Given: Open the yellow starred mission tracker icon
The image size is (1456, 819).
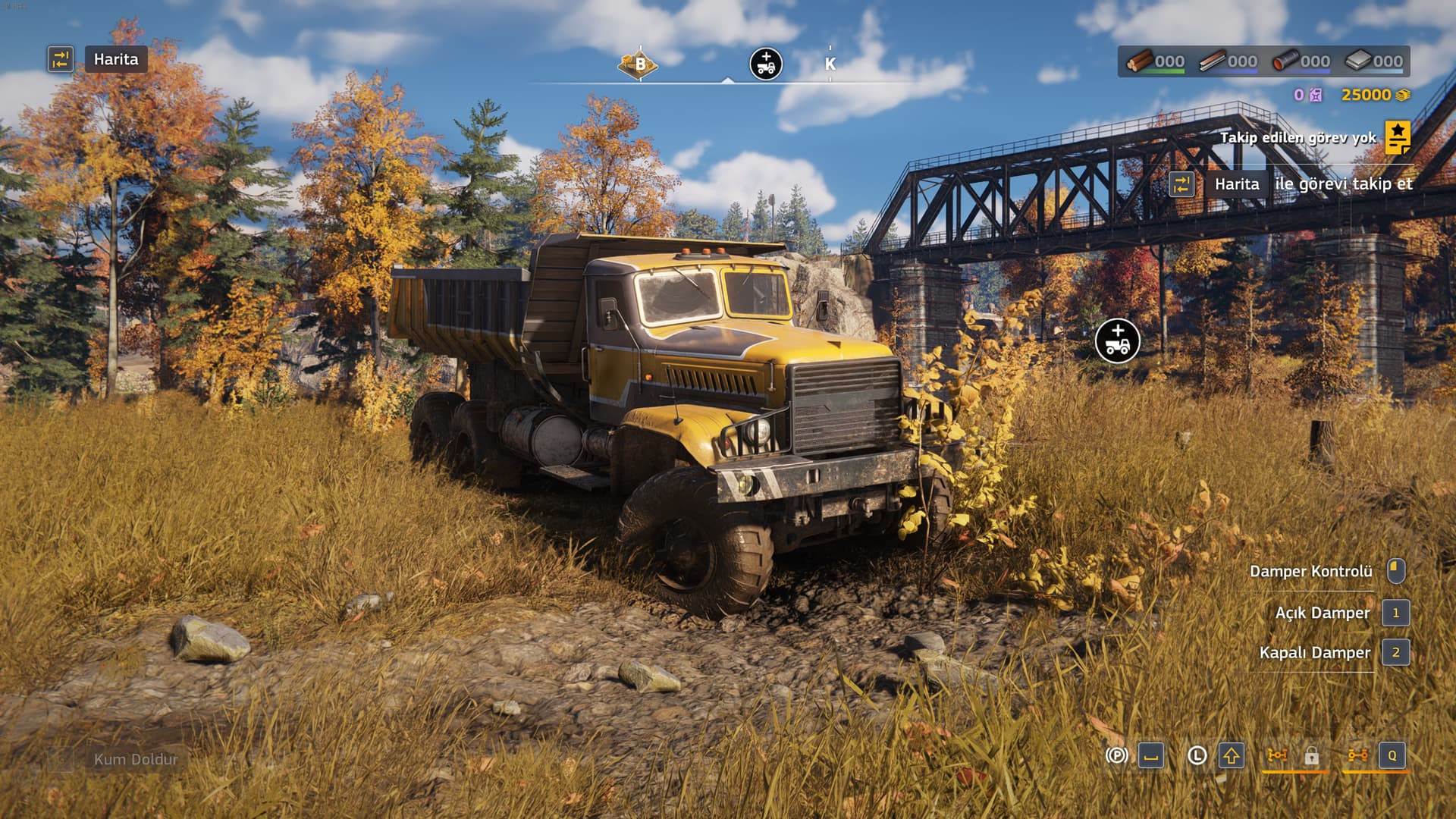Looking at the screenshot, I should click(x=1398, y=137).
